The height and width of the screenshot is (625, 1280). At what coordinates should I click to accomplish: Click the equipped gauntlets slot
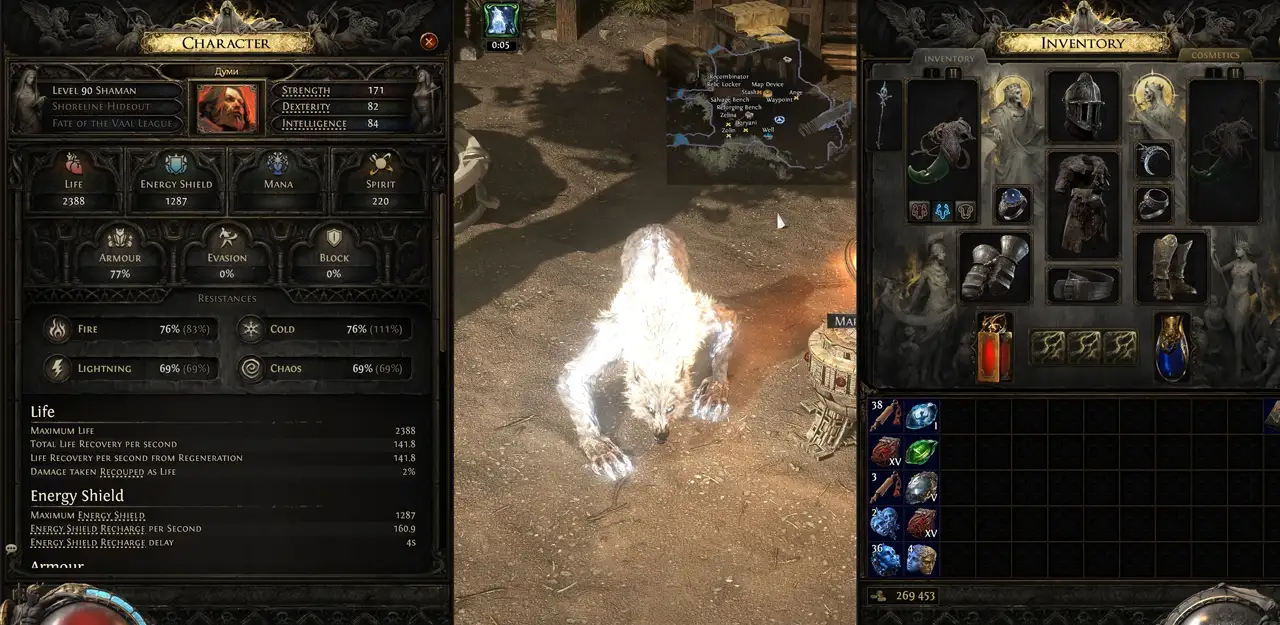coord(994,267)
